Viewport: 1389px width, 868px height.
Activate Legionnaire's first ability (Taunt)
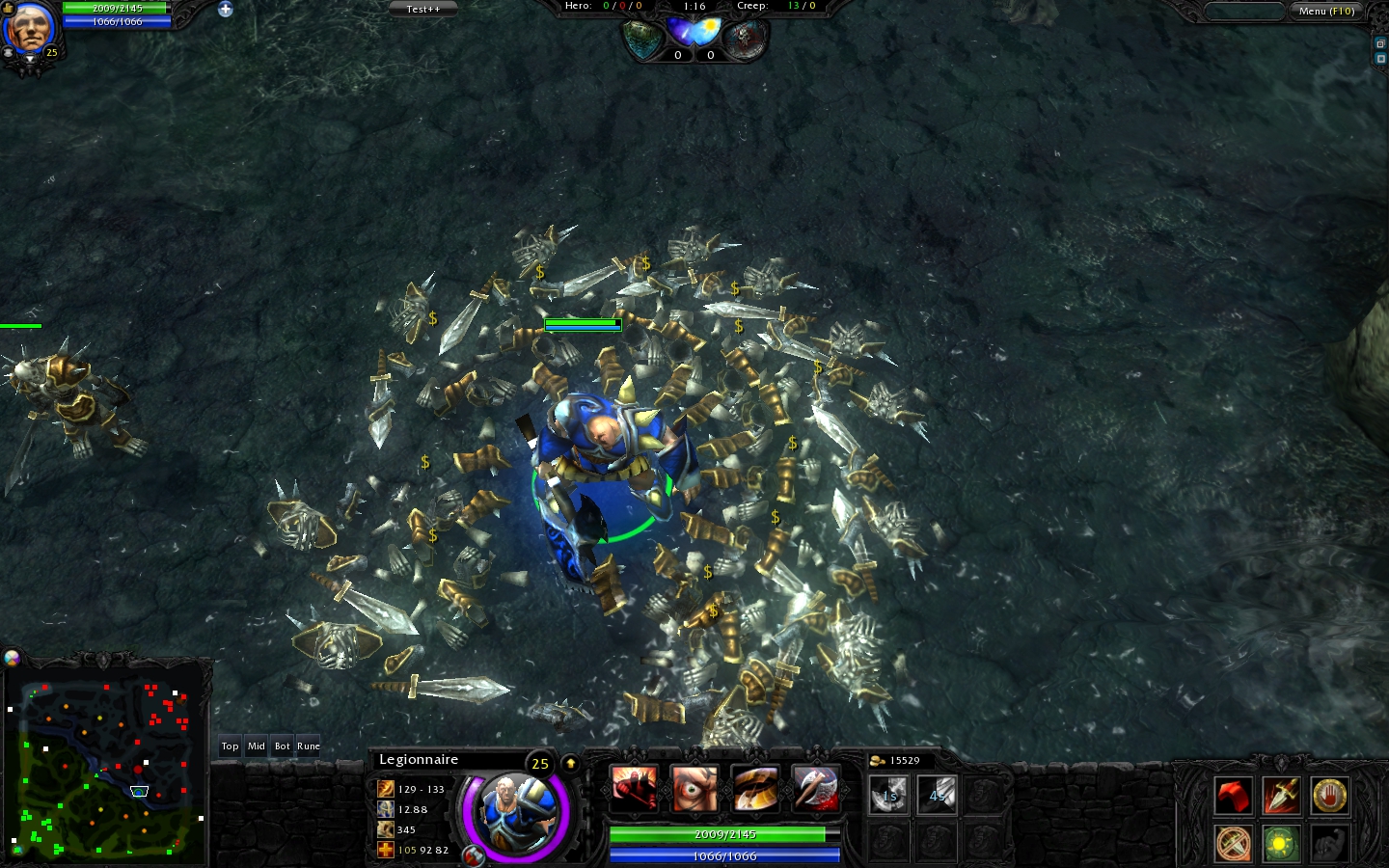point(634,788)
